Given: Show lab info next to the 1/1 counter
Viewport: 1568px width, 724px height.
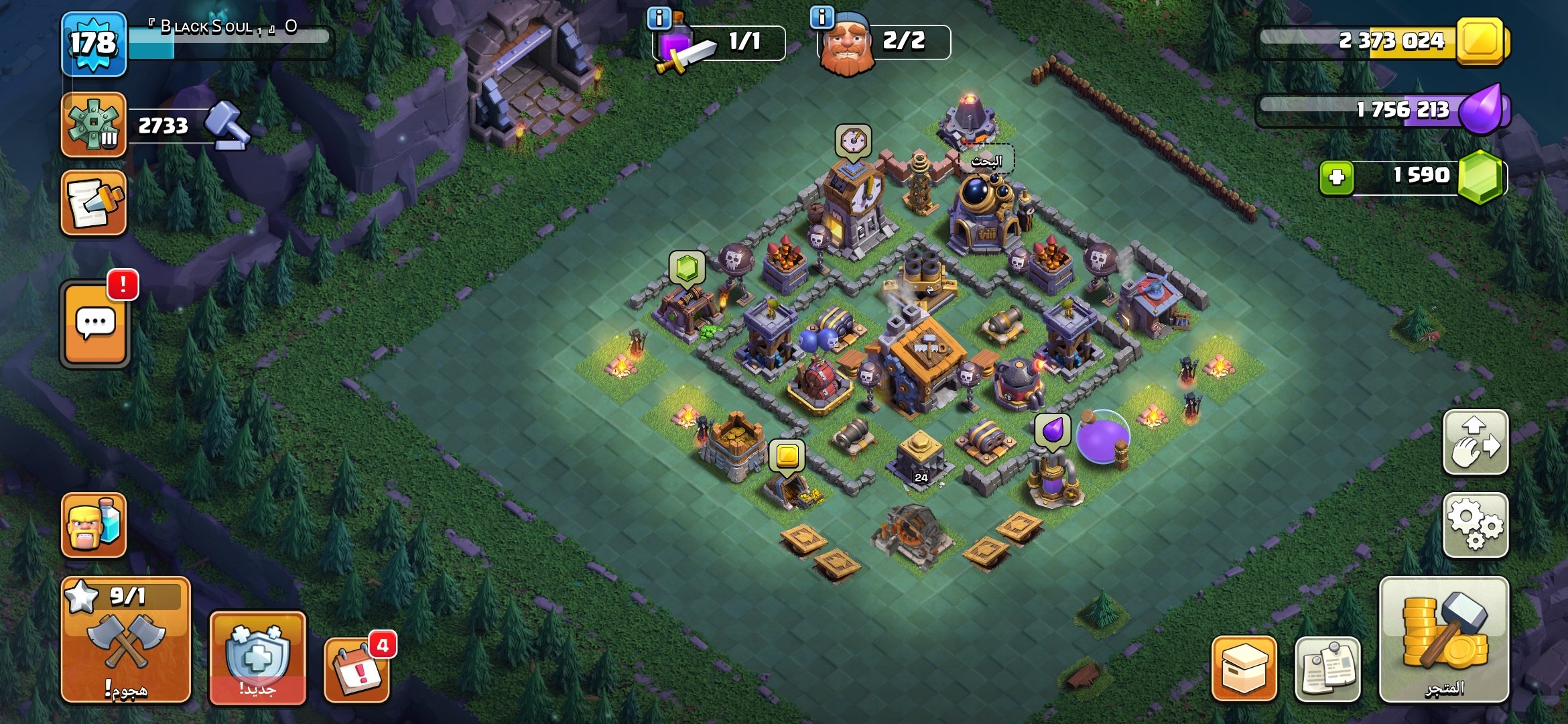Looking at the screenshot, I should tap(659, 18).
